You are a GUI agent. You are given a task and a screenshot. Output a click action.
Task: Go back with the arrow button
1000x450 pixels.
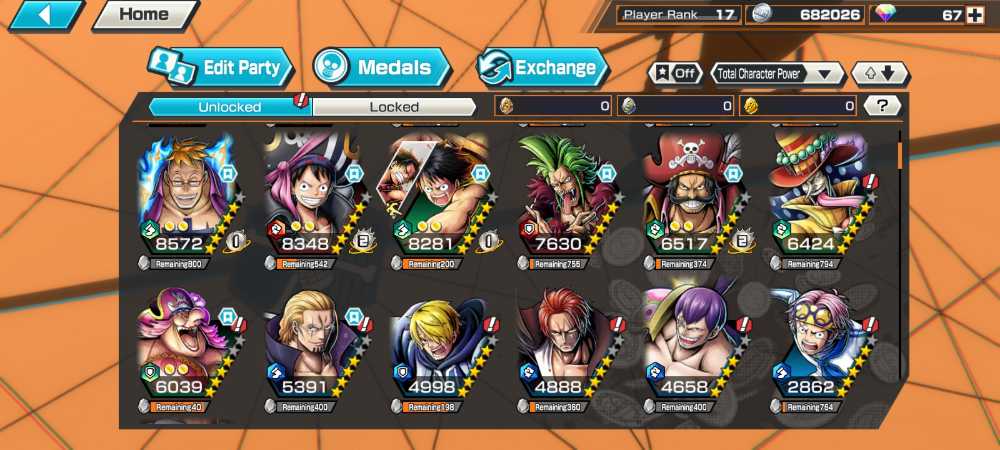tap(45, 15)
